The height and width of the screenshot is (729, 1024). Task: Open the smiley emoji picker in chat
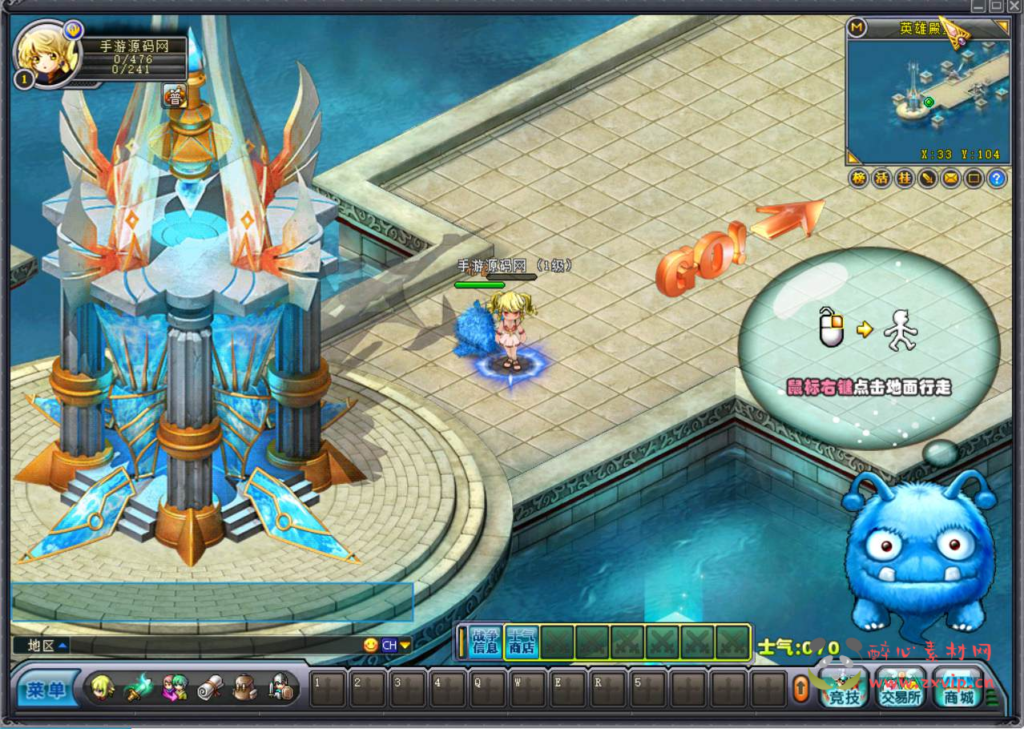(x=371, y=645)
